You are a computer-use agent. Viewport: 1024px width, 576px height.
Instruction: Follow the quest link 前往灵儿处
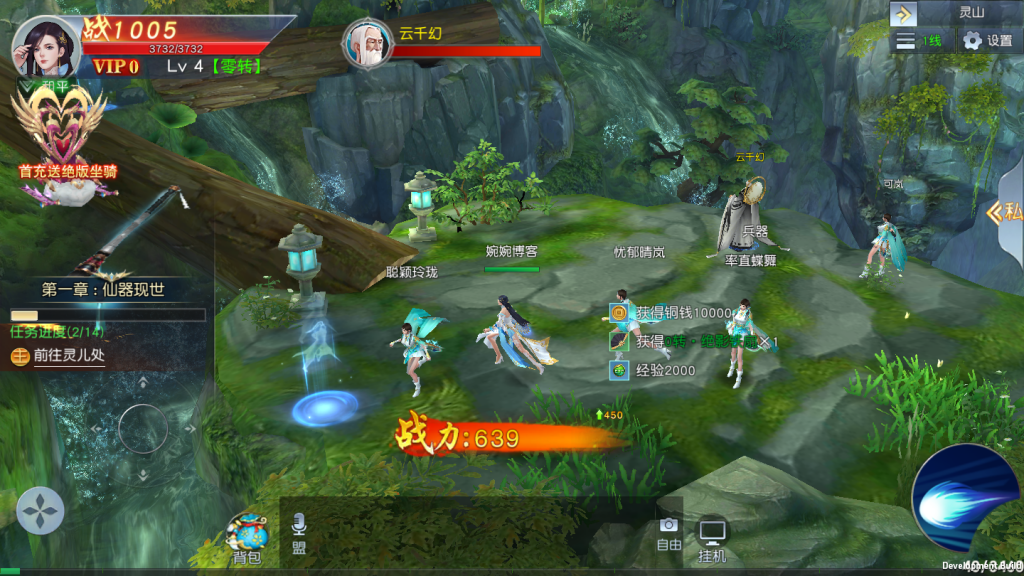coord(70,355)
